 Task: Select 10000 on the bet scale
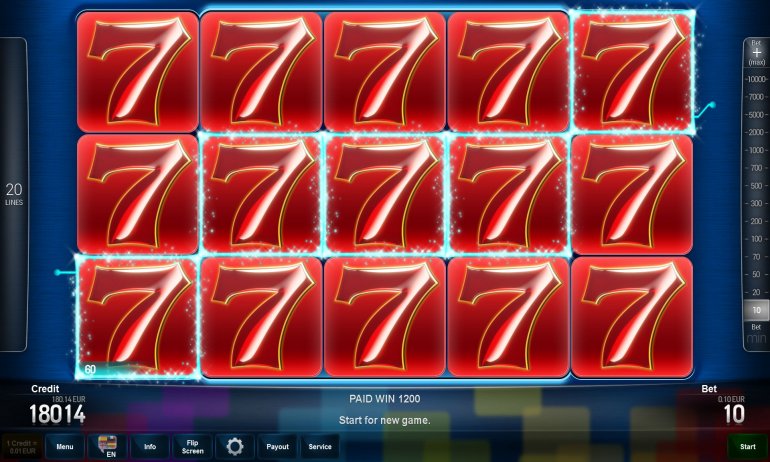pyautogui.click(x=756, y=78)
